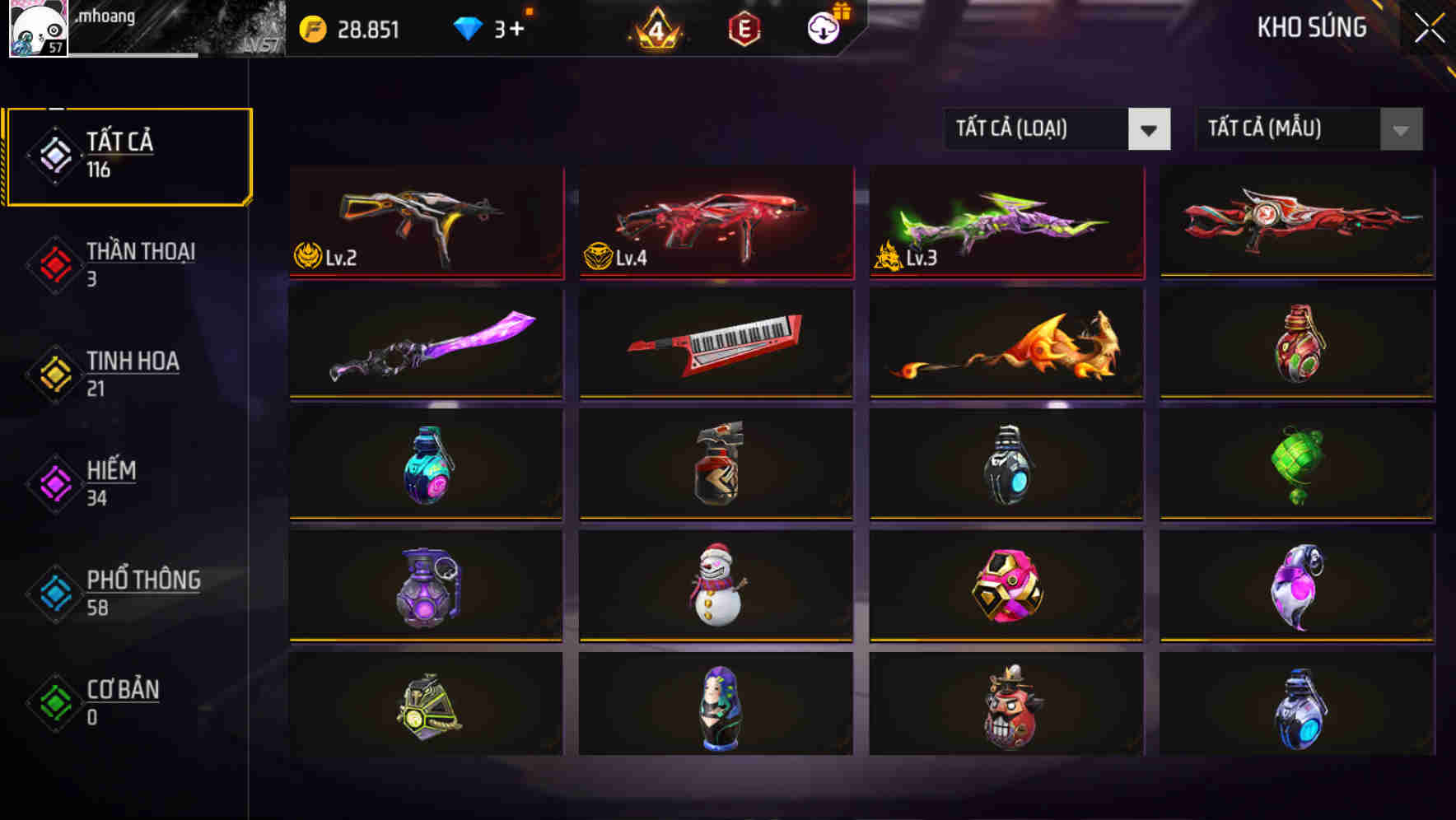Click the blue diamond currency icon
The width and height of the screenshot is (1456, 820).
(x=468, y=29)
